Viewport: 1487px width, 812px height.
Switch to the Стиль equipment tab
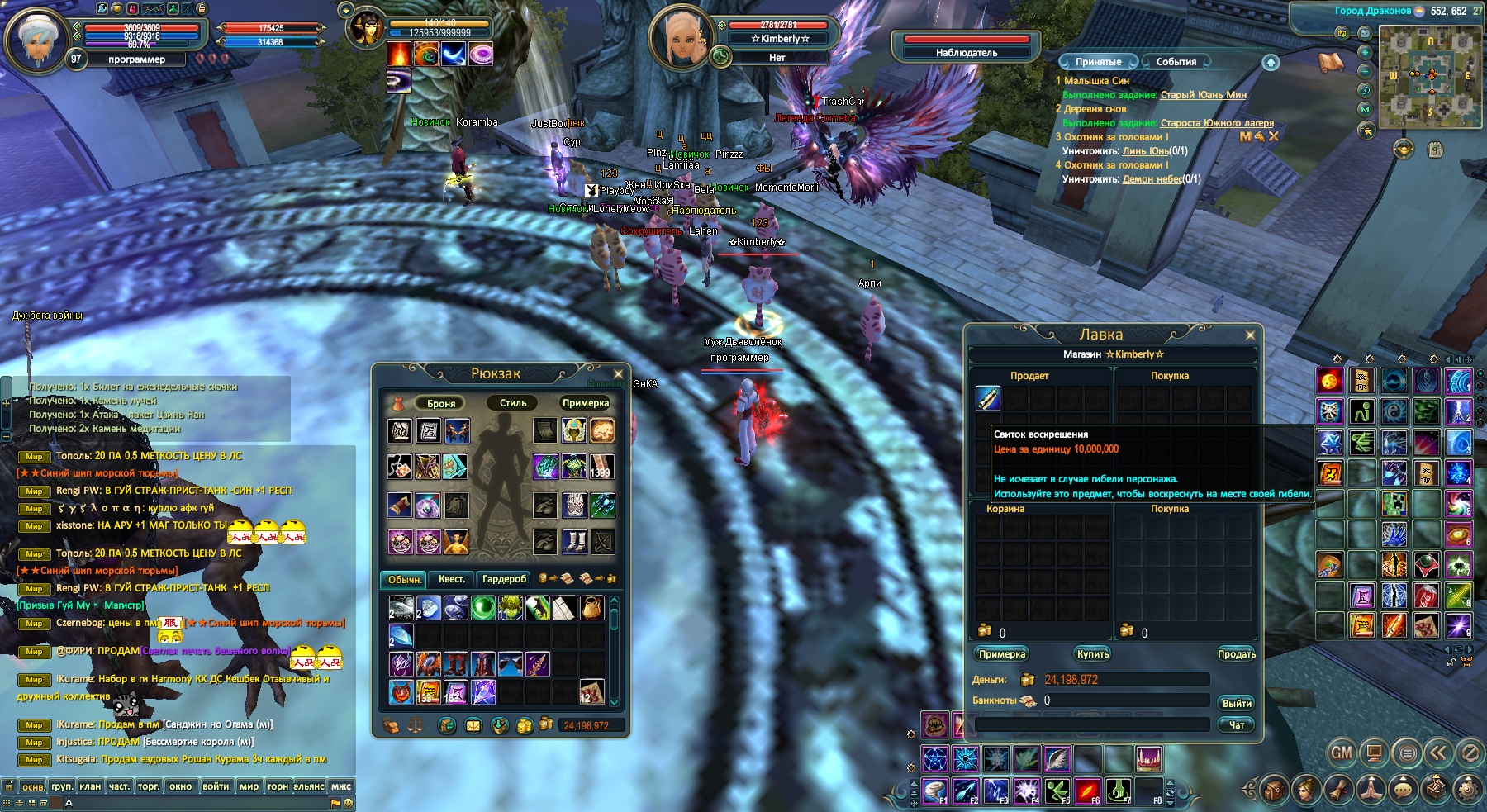512,403
